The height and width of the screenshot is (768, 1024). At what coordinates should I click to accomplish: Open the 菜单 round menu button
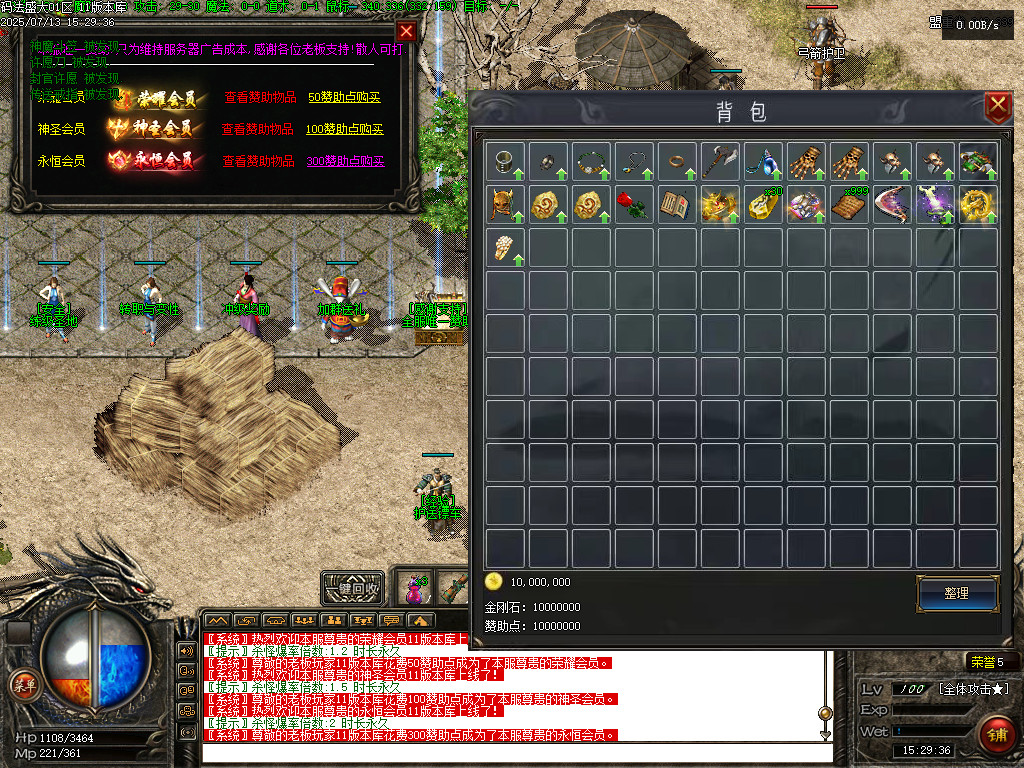pos(23,685)
